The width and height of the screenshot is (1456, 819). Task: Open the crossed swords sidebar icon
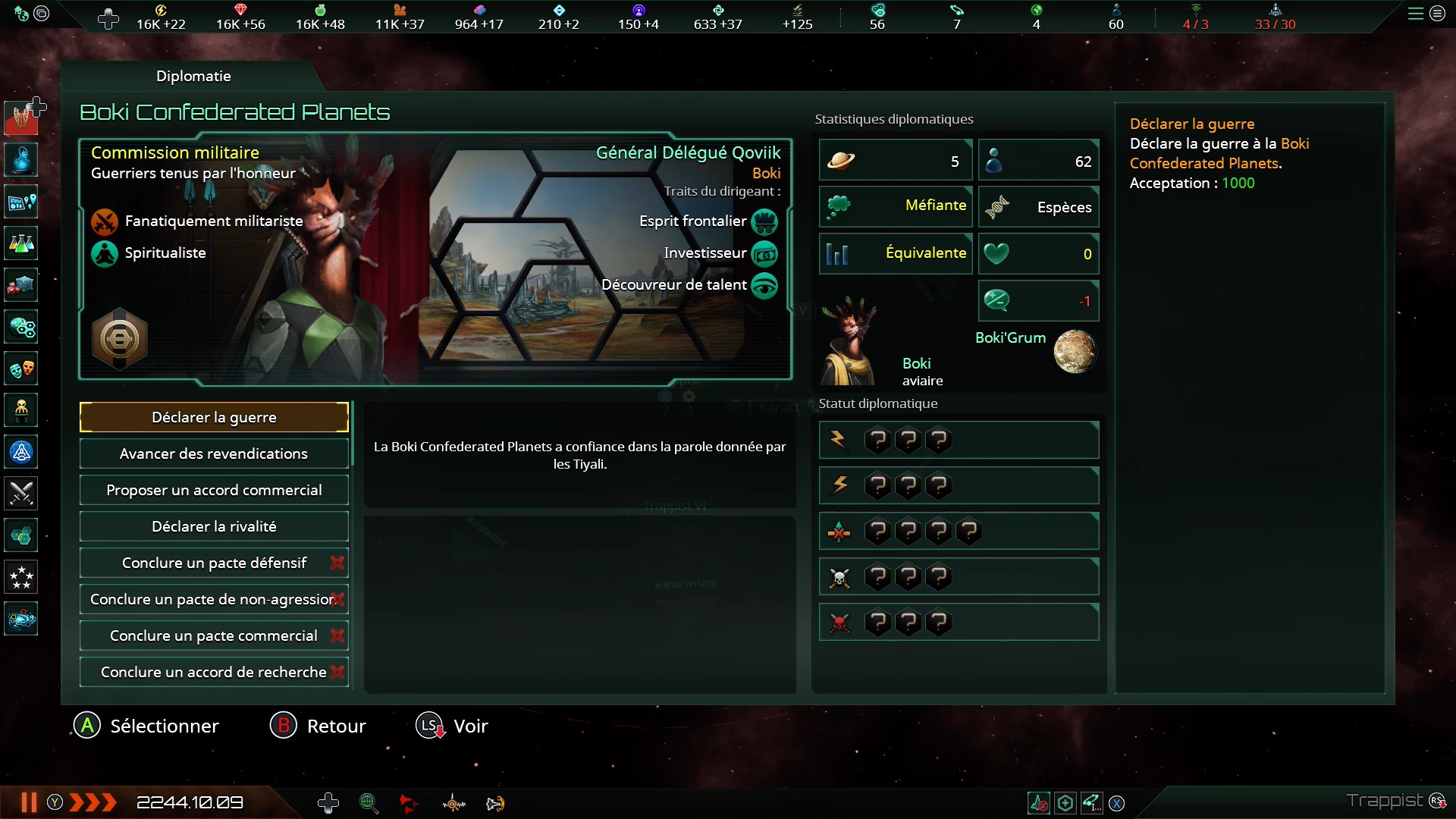21,494
